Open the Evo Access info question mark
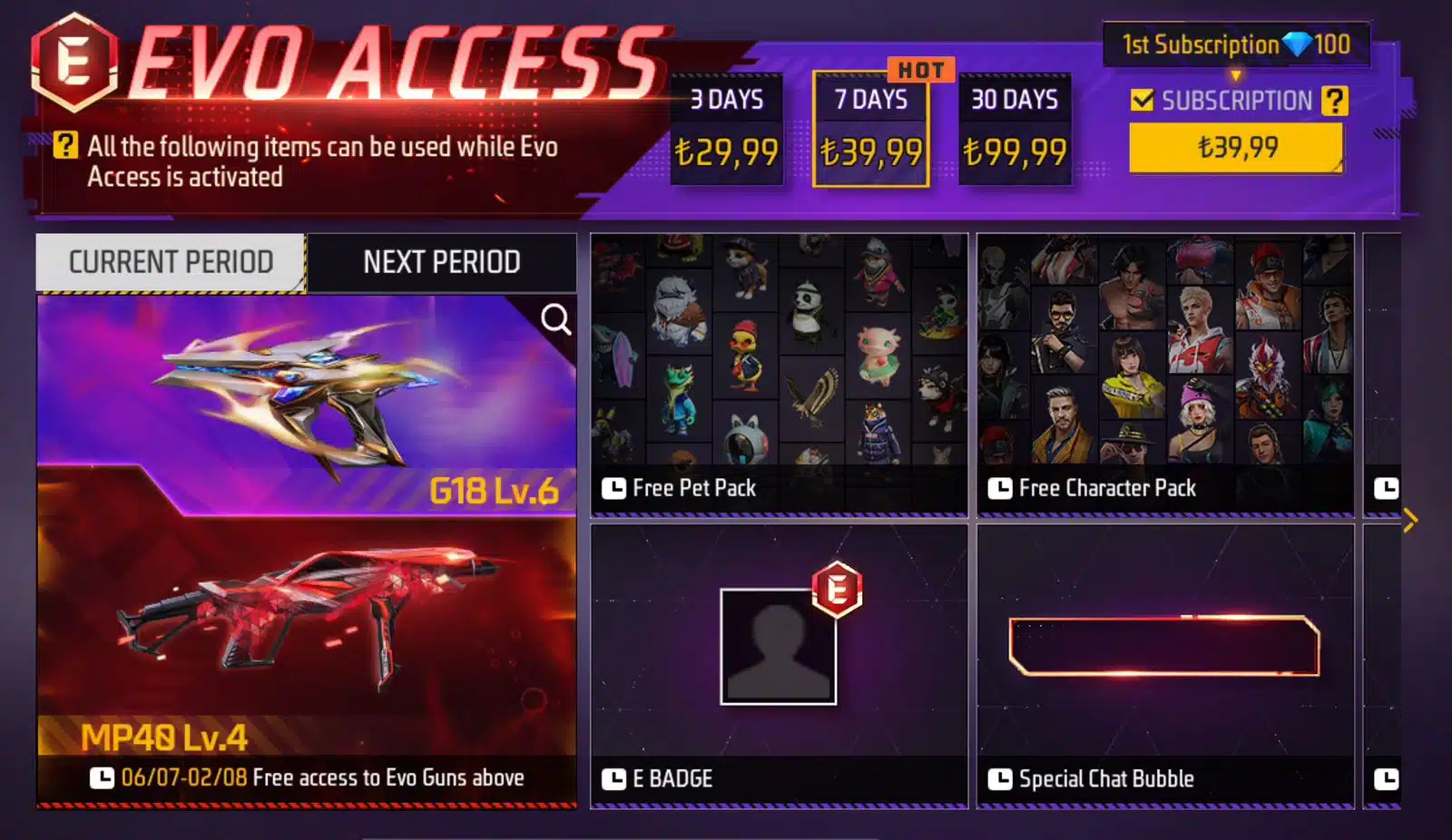Image resolution: width=1452 pixels, height=840 pixels. click(x=65, y=145)
